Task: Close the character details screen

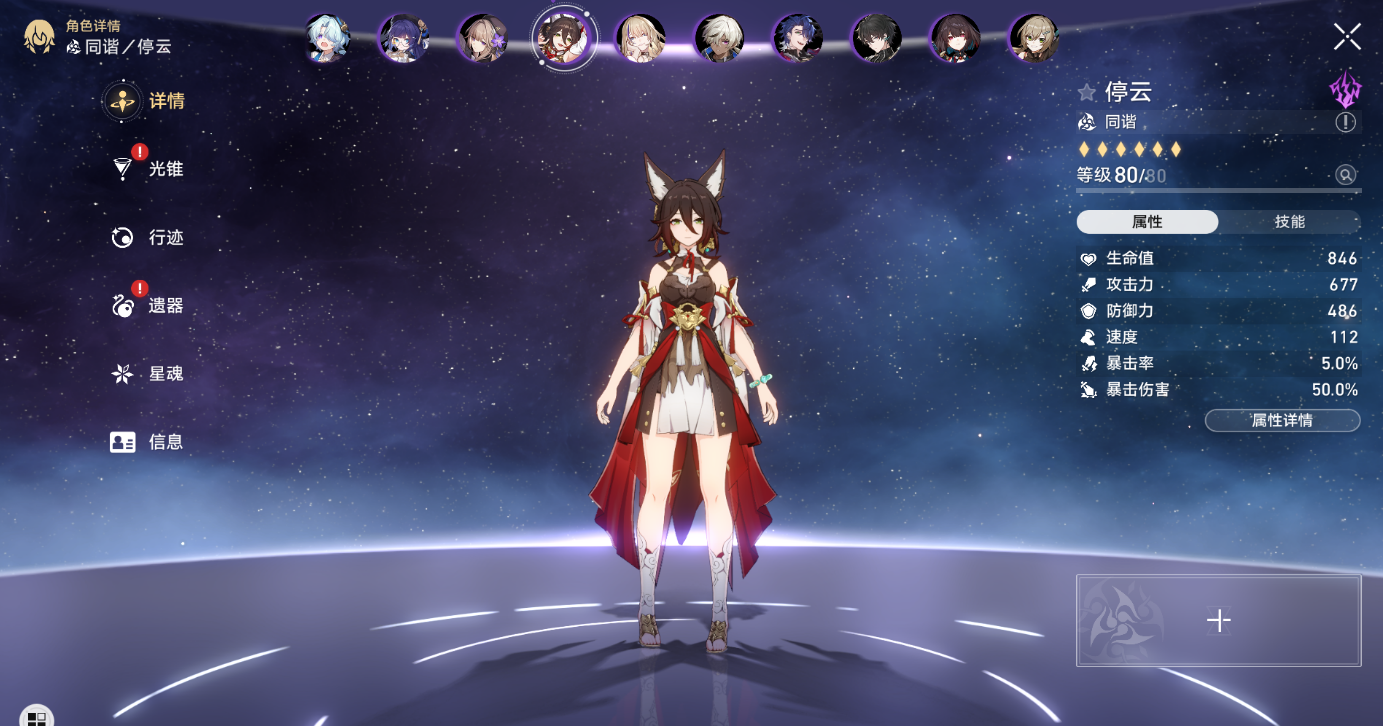Action: coord(1347,37)
